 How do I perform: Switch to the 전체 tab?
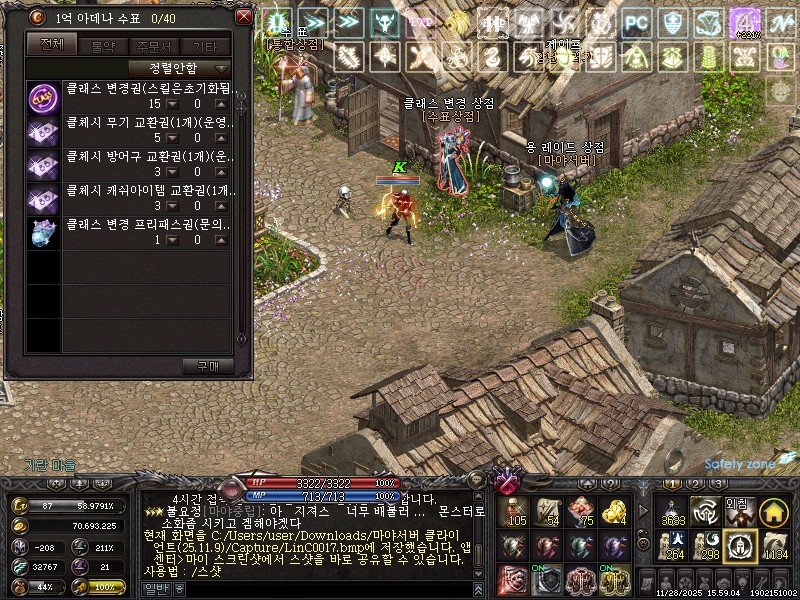51,44
